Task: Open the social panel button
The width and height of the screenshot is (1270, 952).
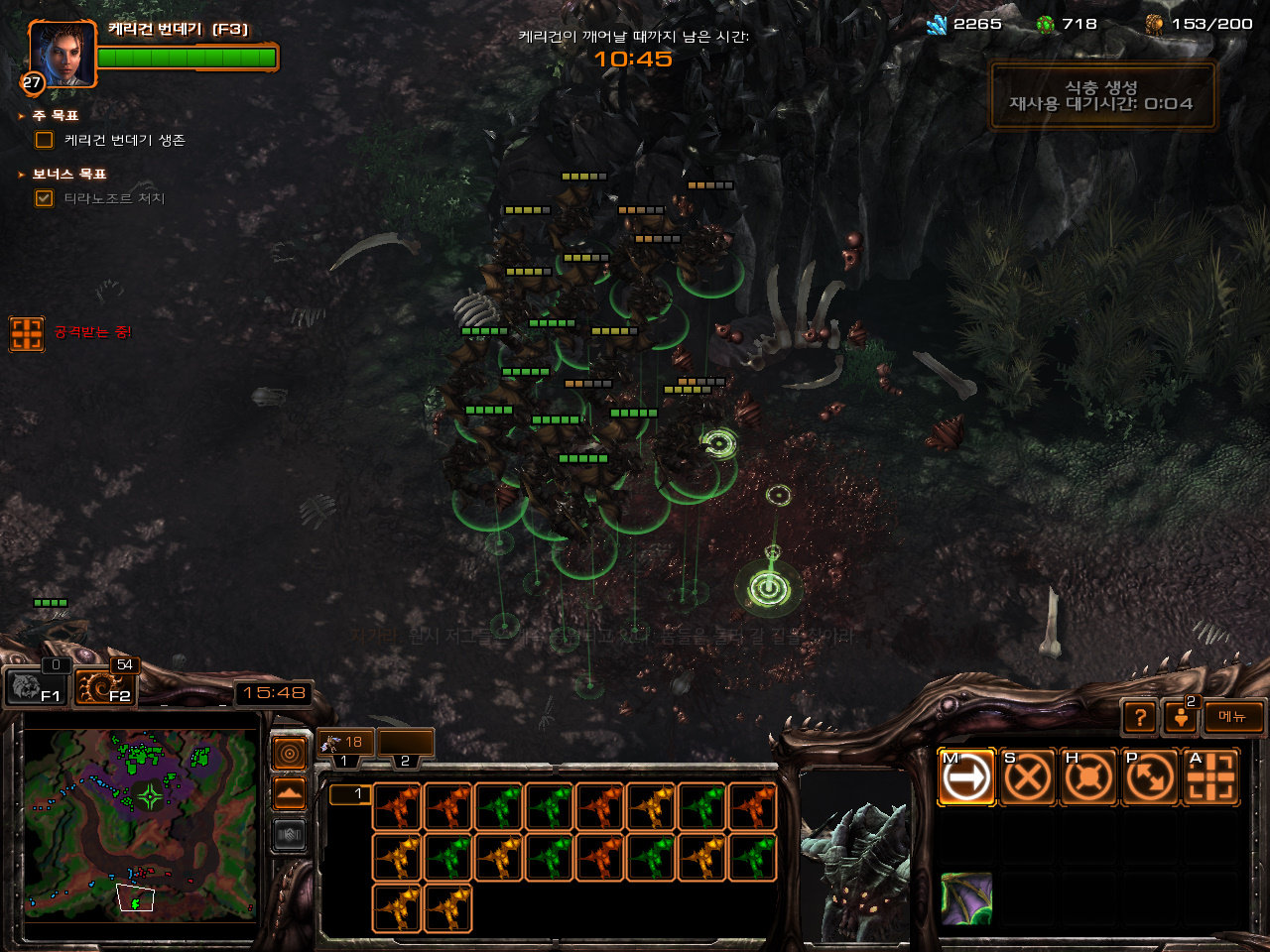Action: [x=1181, y=717]
